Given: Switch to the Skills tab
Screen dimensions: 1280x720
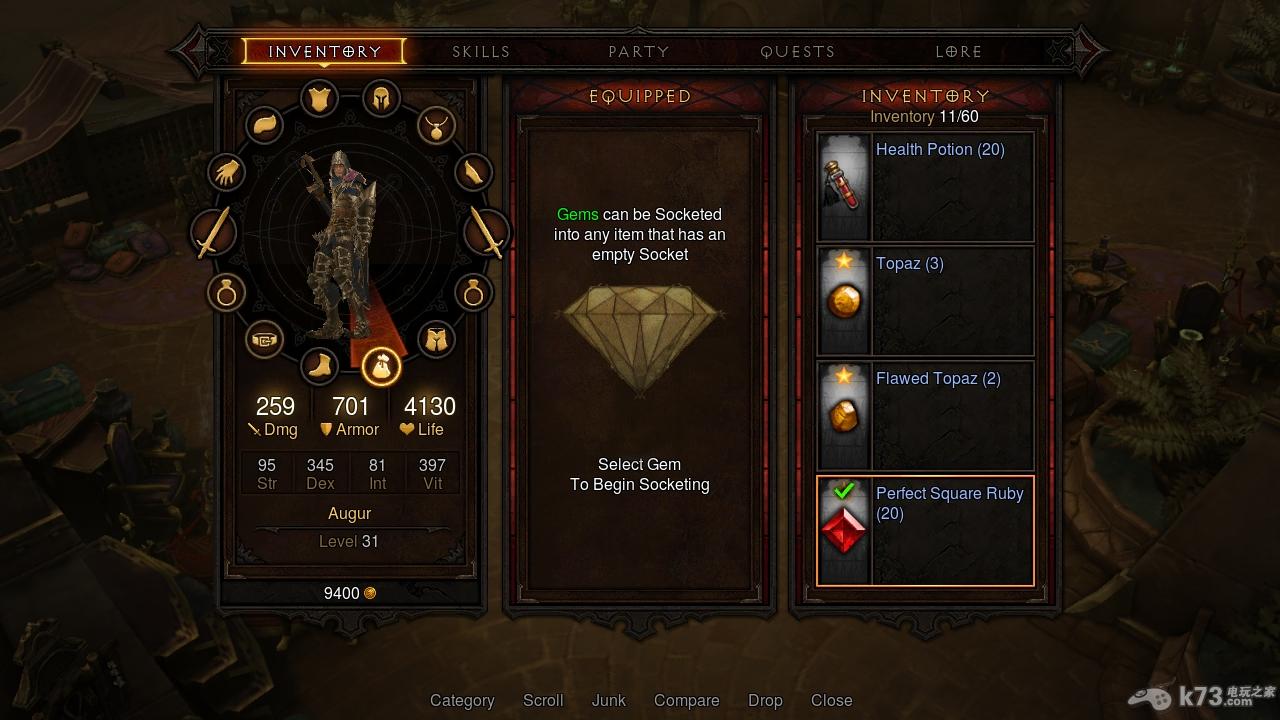Looking at the screenshot, I should [481, 51].
